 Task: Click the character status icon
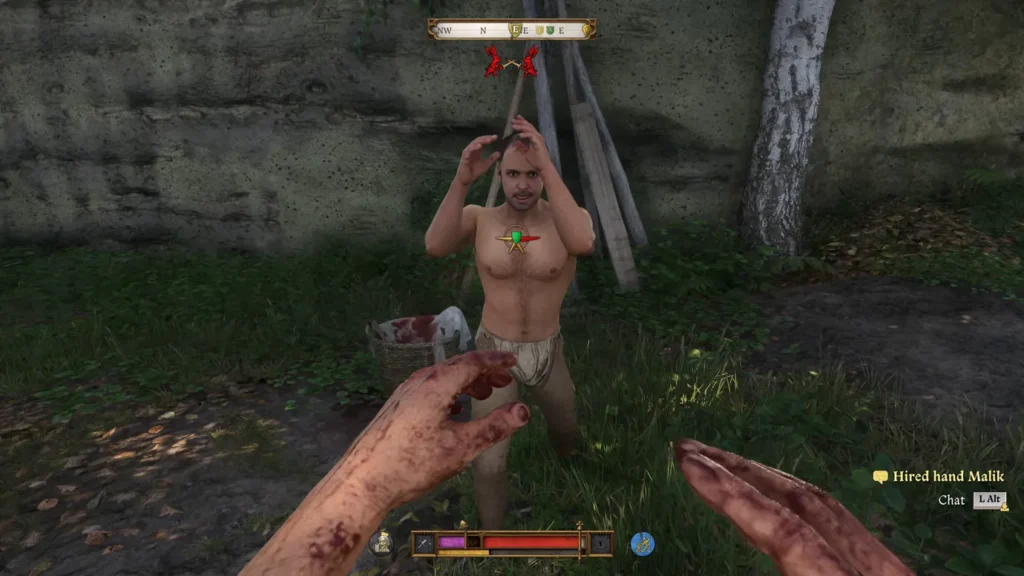click(x=380, y=543)
